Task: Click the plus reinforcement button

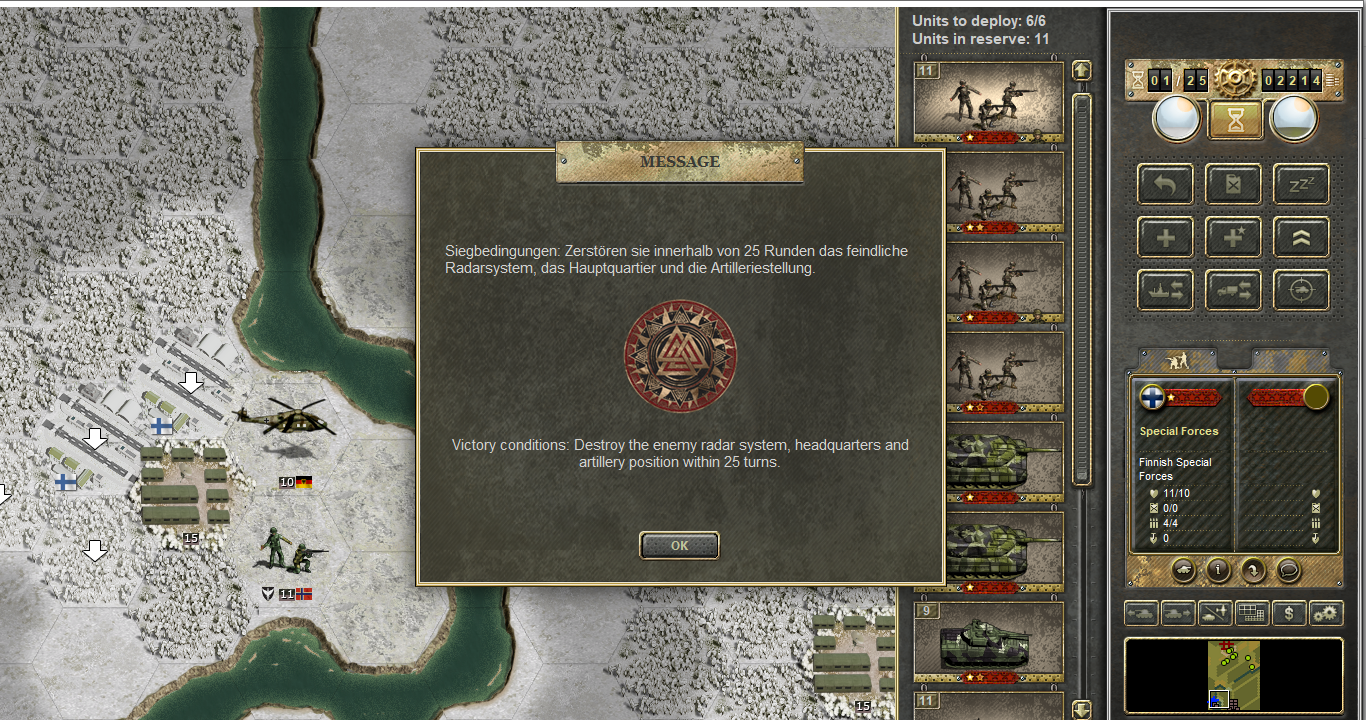Action: 1165,237
